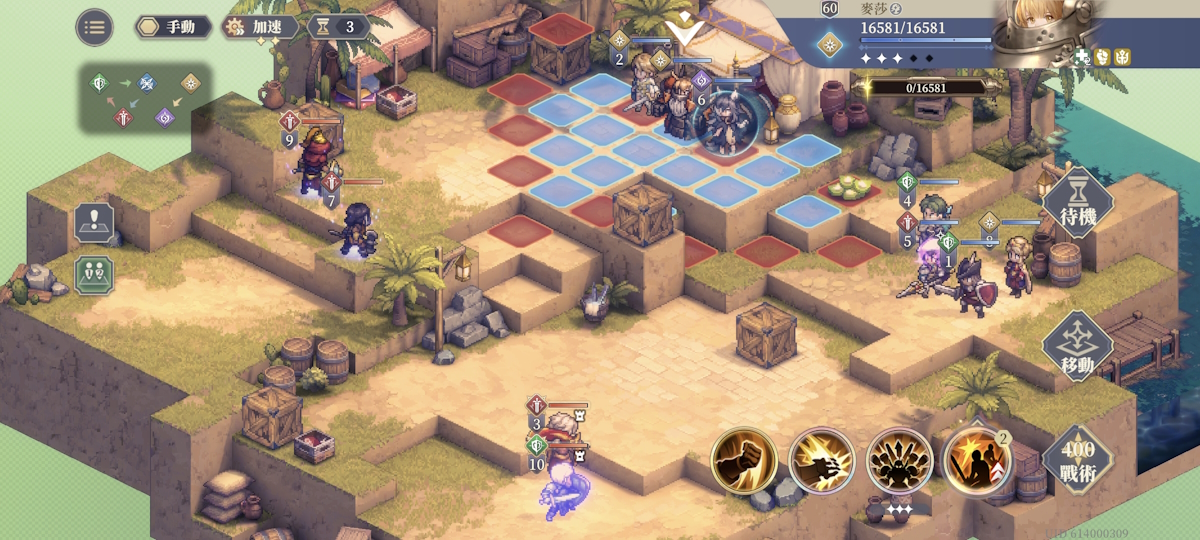Inspect the golden fist status icon
Image resolution: width=1200 pixels, height=540 pixels.
pyautogui.click(x=1102, y=57)
